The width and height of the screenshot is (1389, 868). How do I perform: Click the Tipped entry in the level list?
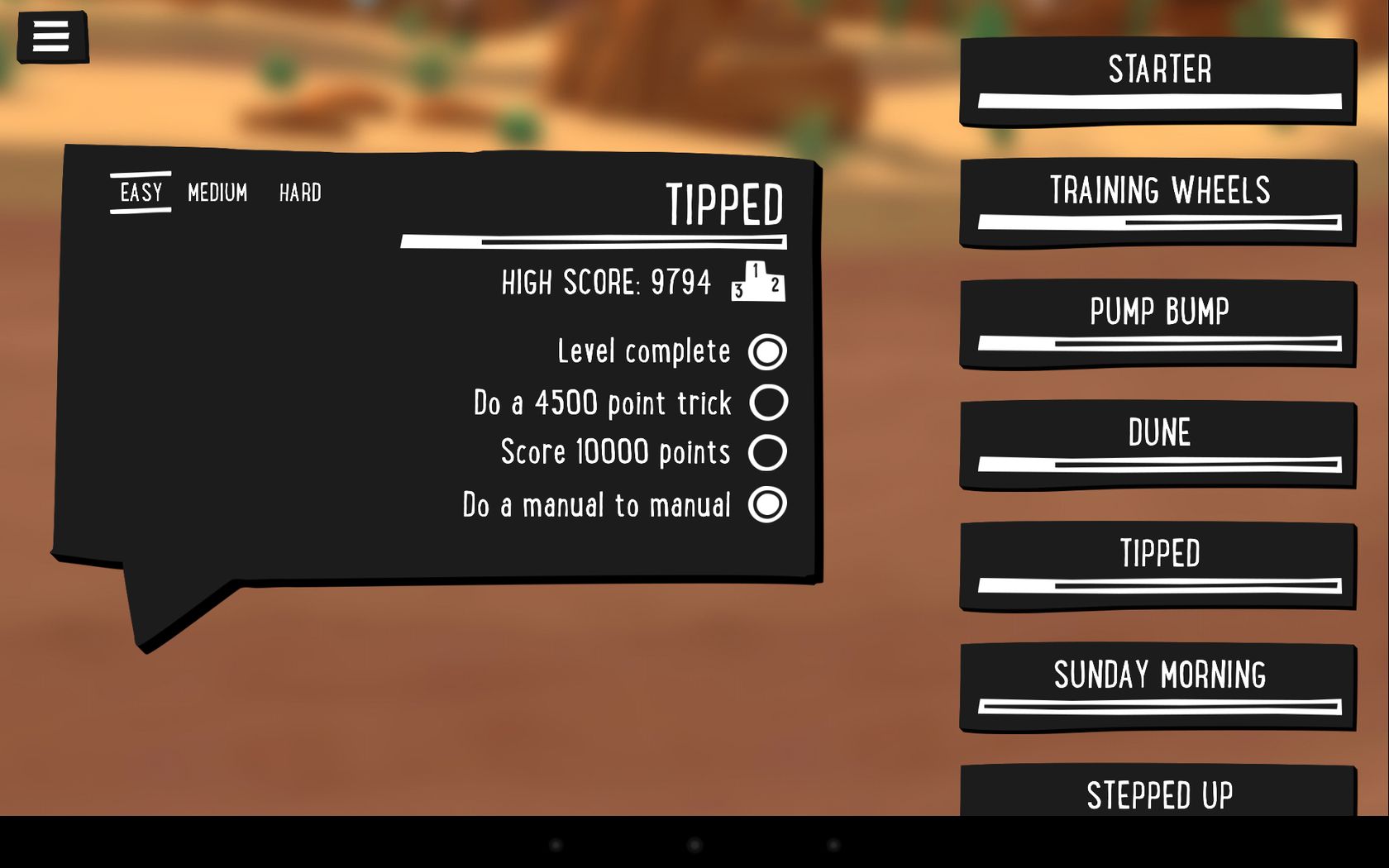1157,566
